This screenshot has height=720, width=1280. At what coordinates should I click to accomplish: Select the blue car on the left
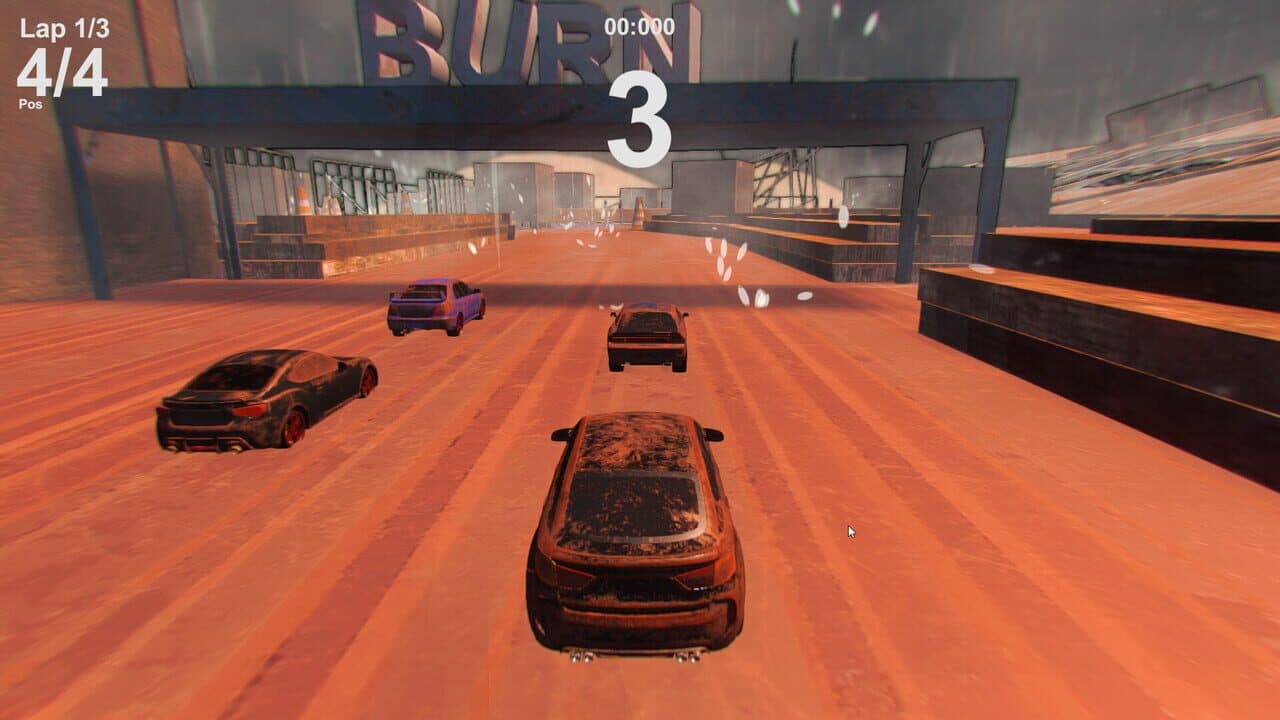pyautogui.click(x=435, y=310)
